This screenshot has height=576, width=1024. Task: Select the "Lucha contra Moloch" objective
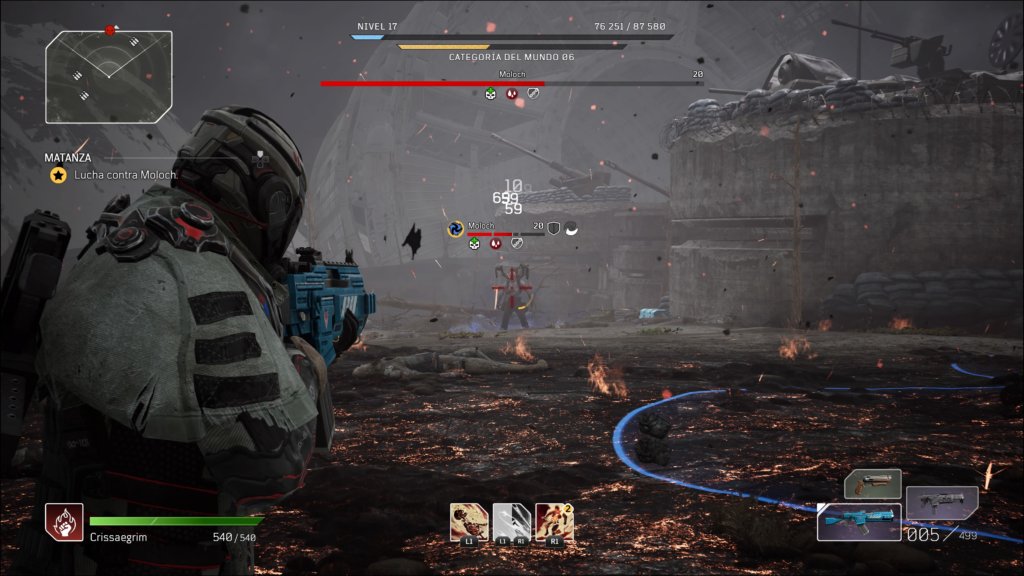click(117, 175)
